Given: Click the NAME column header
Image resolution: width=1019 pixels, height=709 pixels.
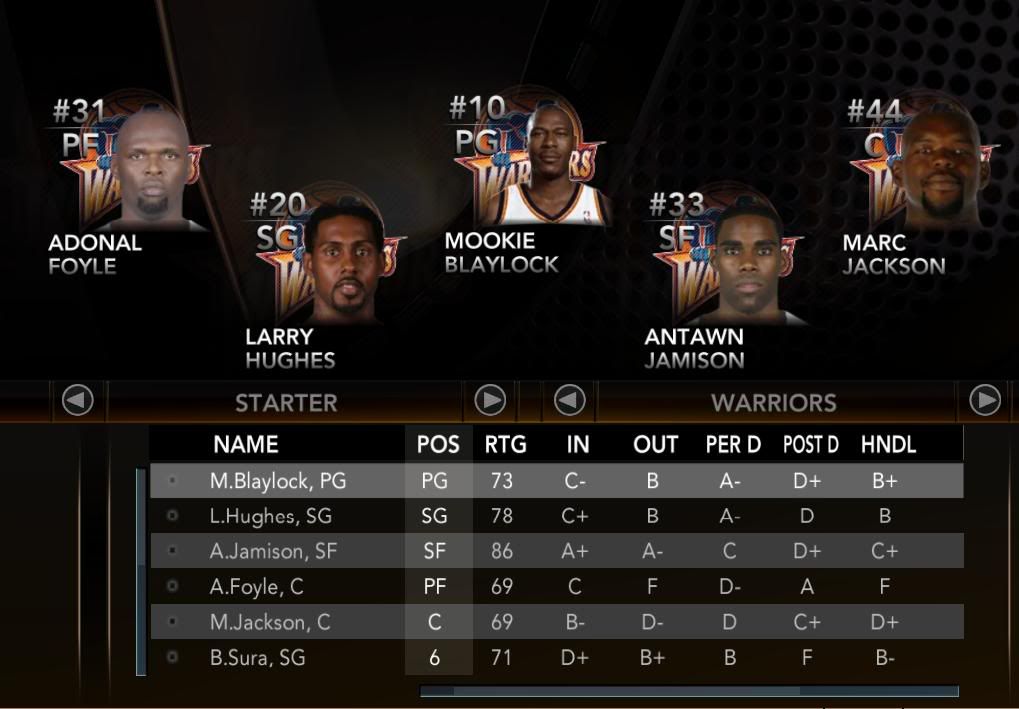Looking at the screenshot, I should [246, 445].
